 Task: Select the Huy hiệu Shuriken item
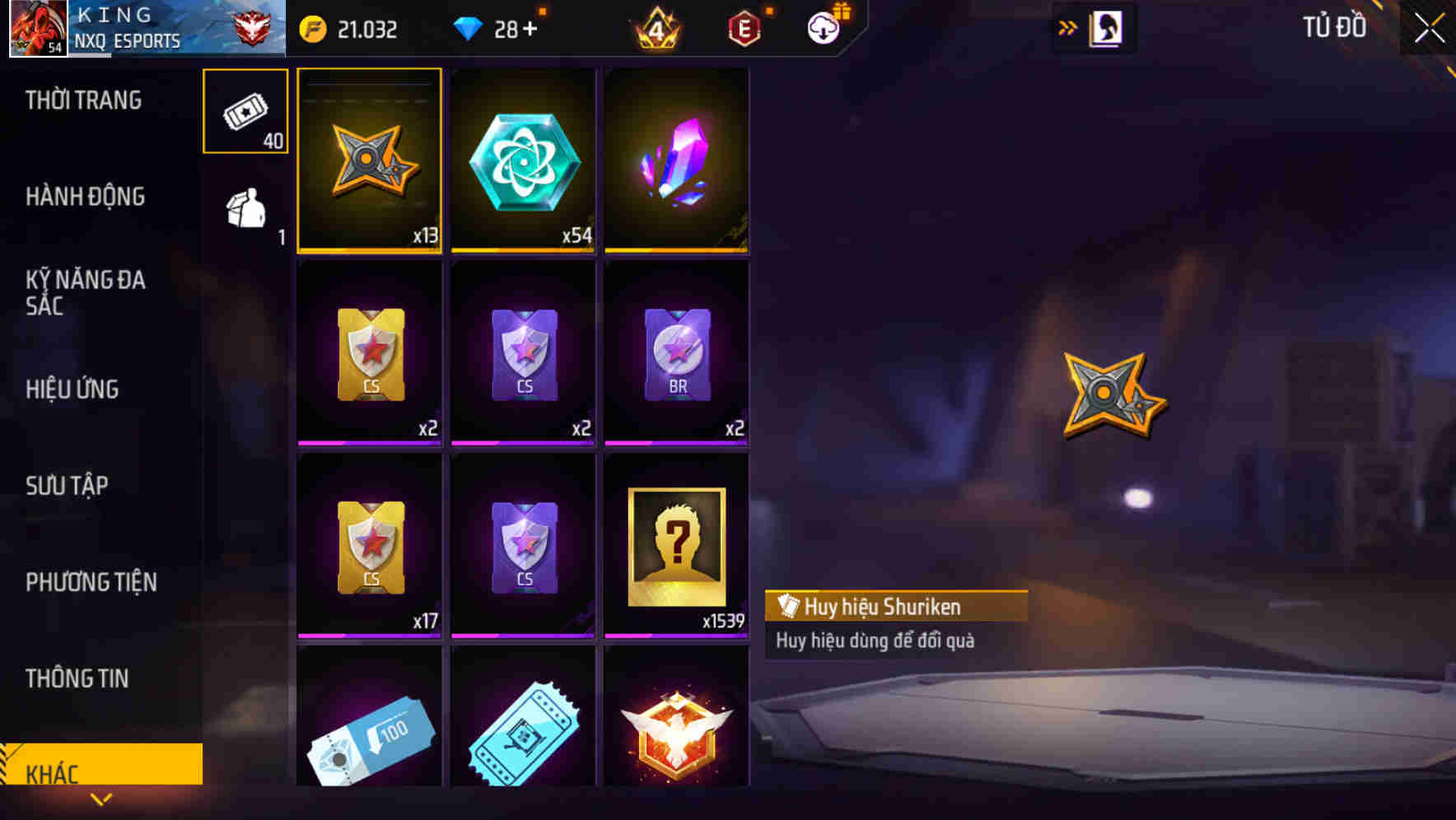click(369, 161)
